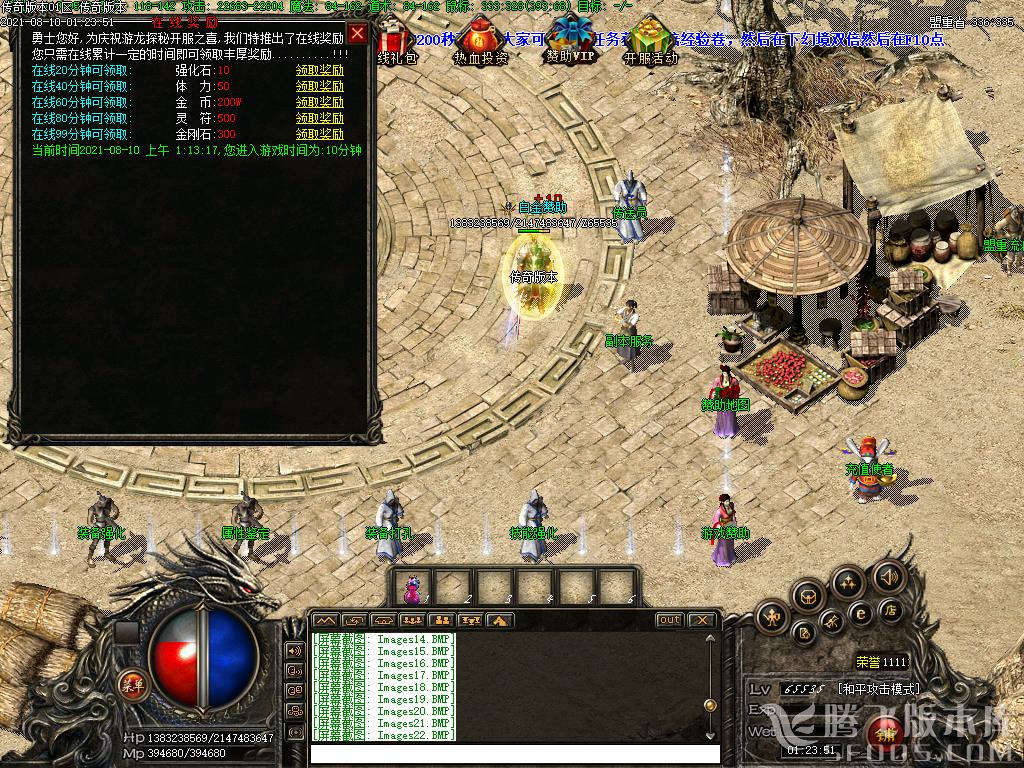Use the potion in hotbar slot 1
Screen dimensions: 1024x768
point(412,588)
